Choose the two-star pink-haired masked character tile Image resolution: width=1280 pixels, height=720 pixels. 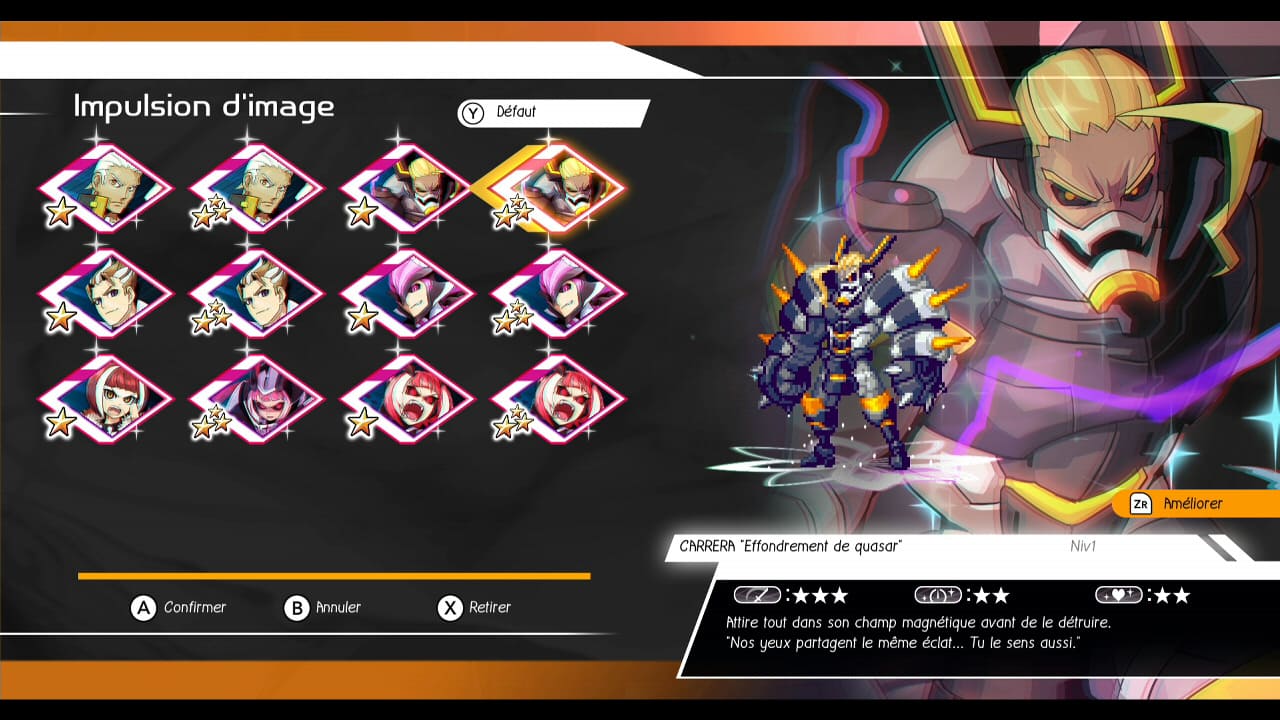pos(558,294)
